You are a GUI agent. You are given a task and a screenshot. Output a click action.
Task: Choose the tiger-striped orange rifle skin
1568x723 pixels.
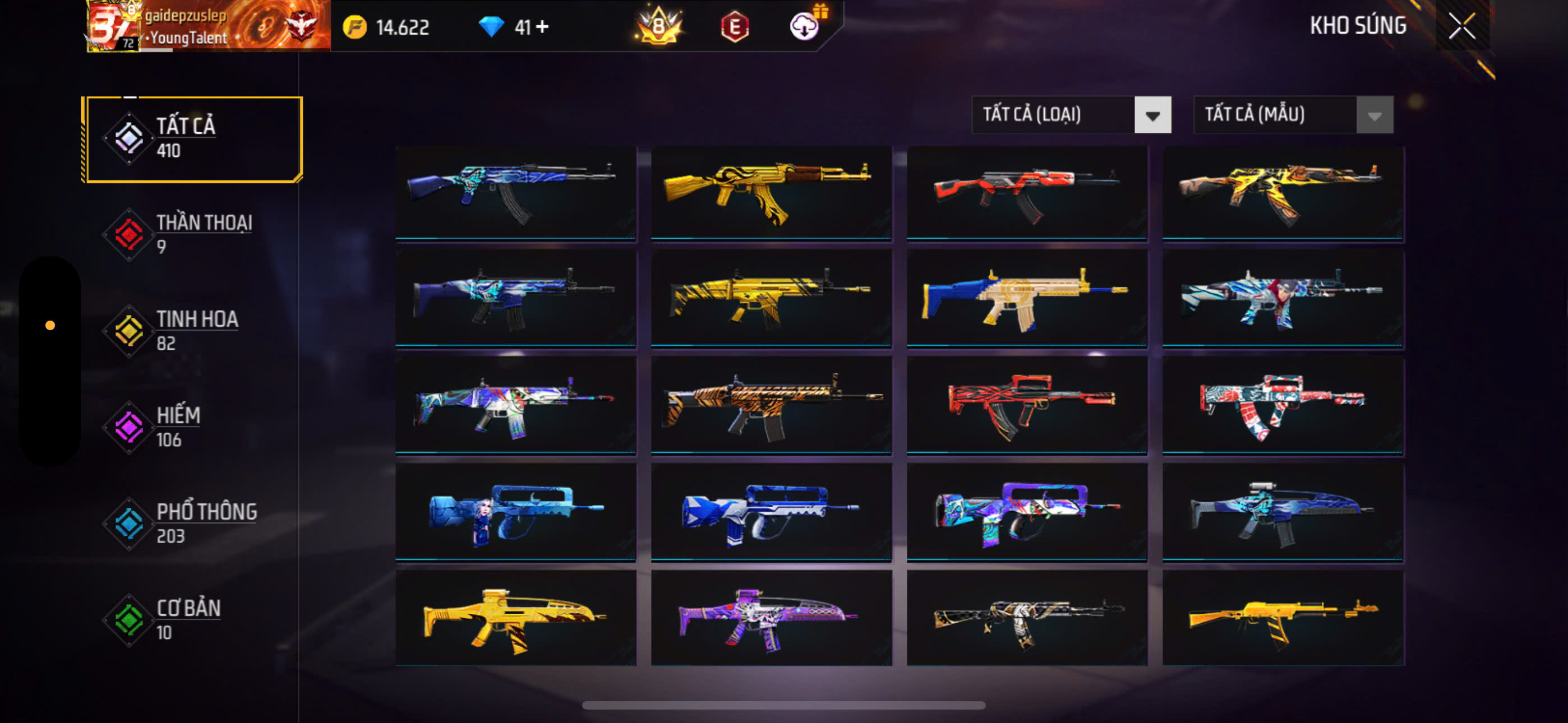pos(771,405)
